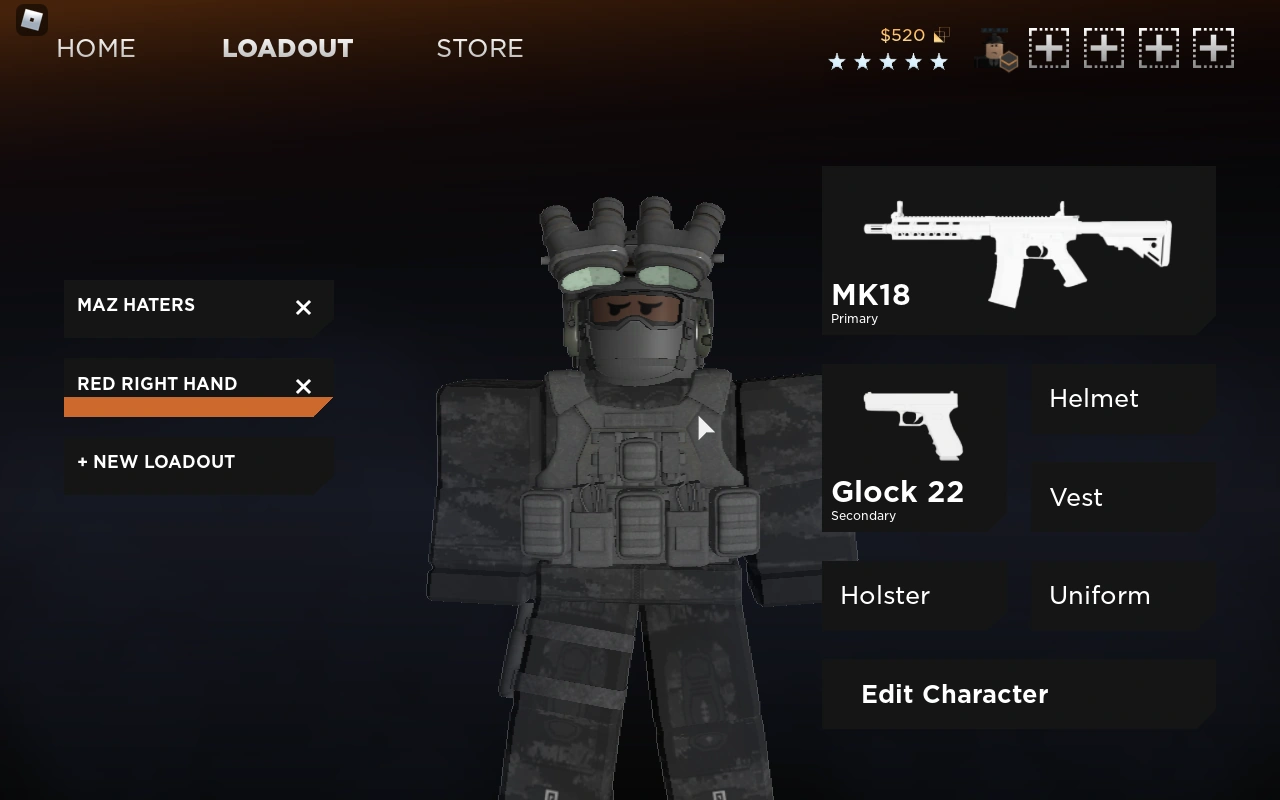
Task: Remove the MAZ HATERS loadout
Action: click(x=303, y=307)
